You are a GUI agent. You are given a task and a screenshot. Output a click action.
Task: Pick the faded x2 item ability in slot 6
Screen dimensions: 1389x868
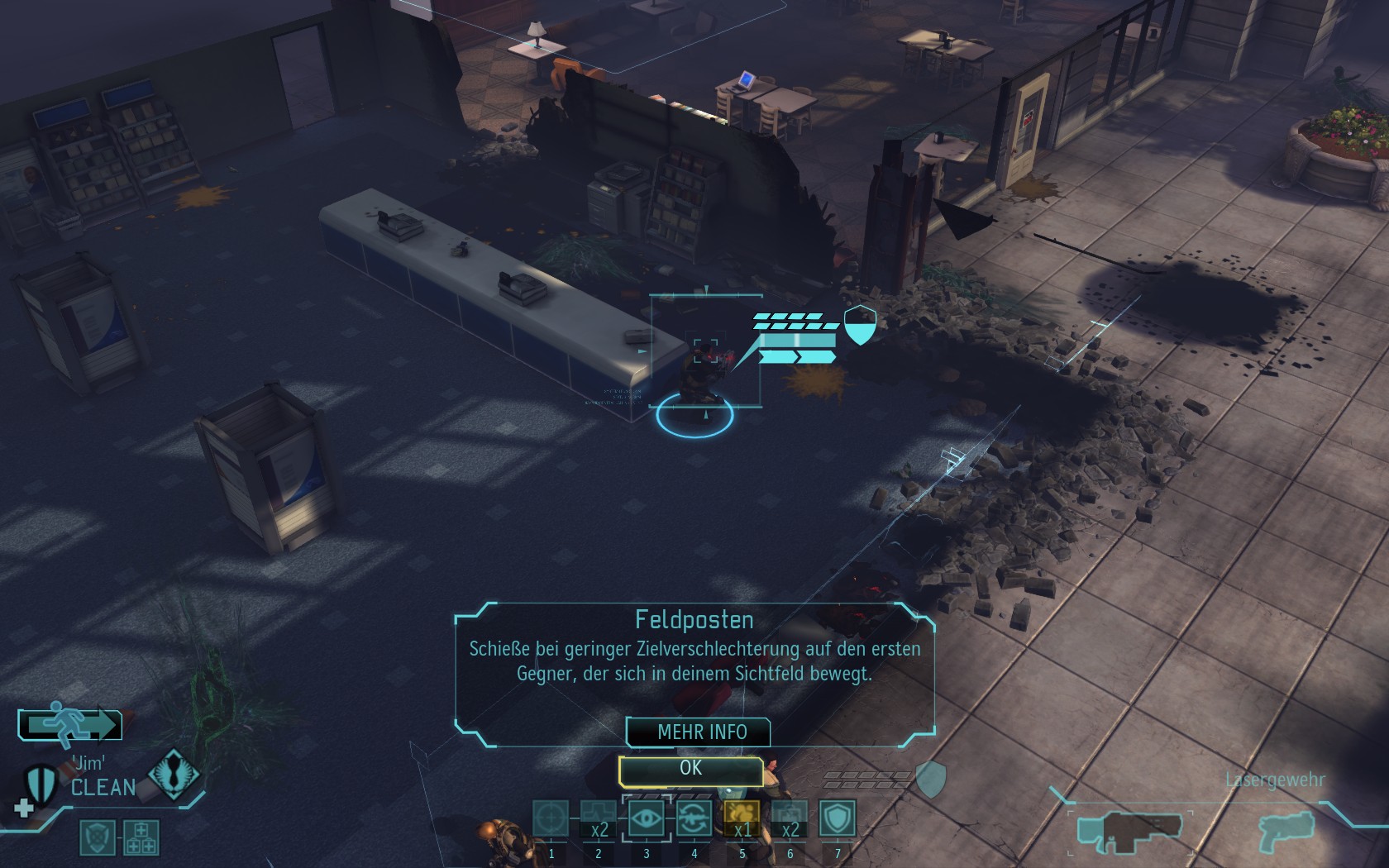[x=790, y=818]
